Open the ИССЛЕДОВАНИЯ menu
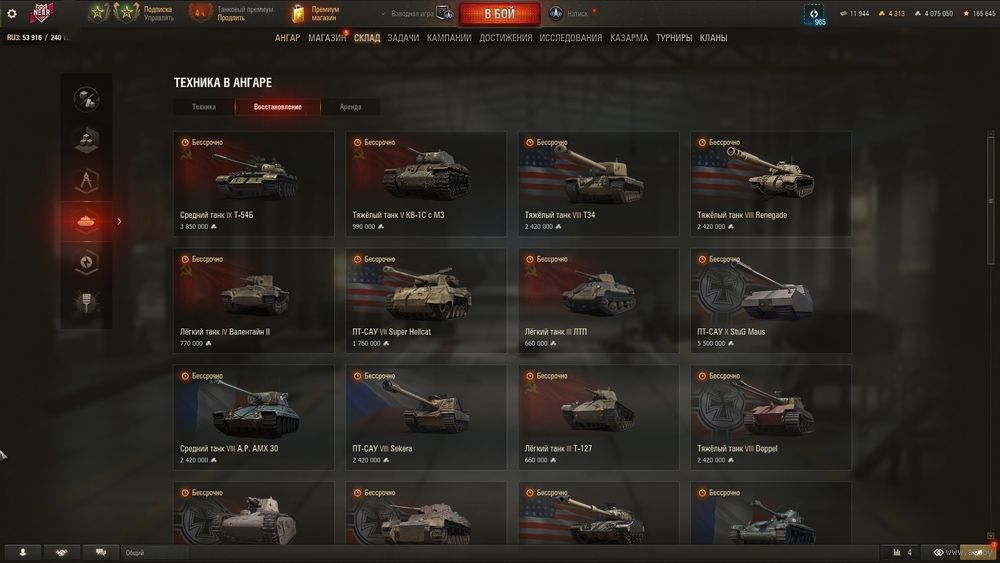The image size is (1000, 563). pos(570,38)
